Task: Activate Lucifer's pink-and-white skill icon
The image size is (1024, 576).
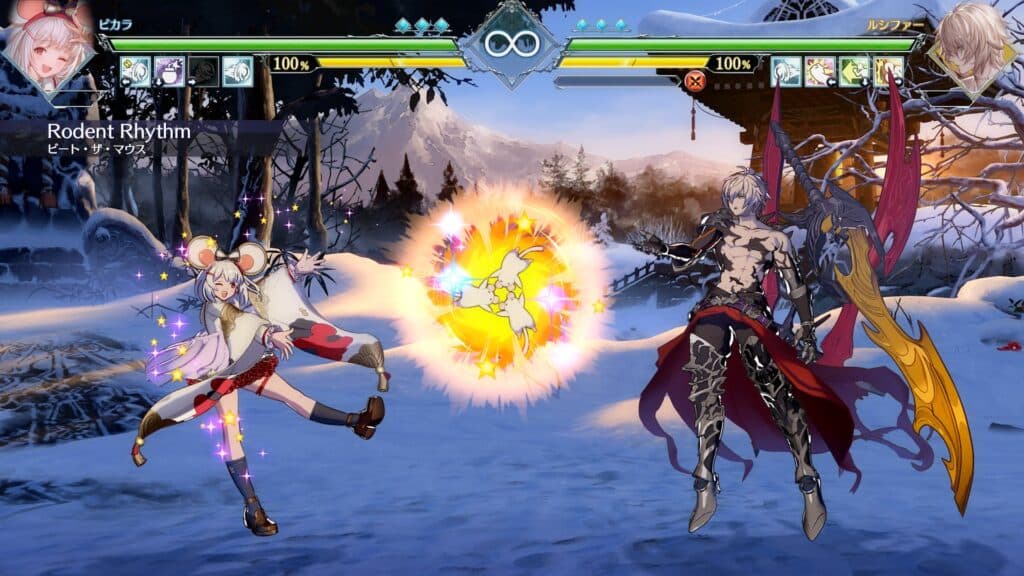Action: click(820, 71)
